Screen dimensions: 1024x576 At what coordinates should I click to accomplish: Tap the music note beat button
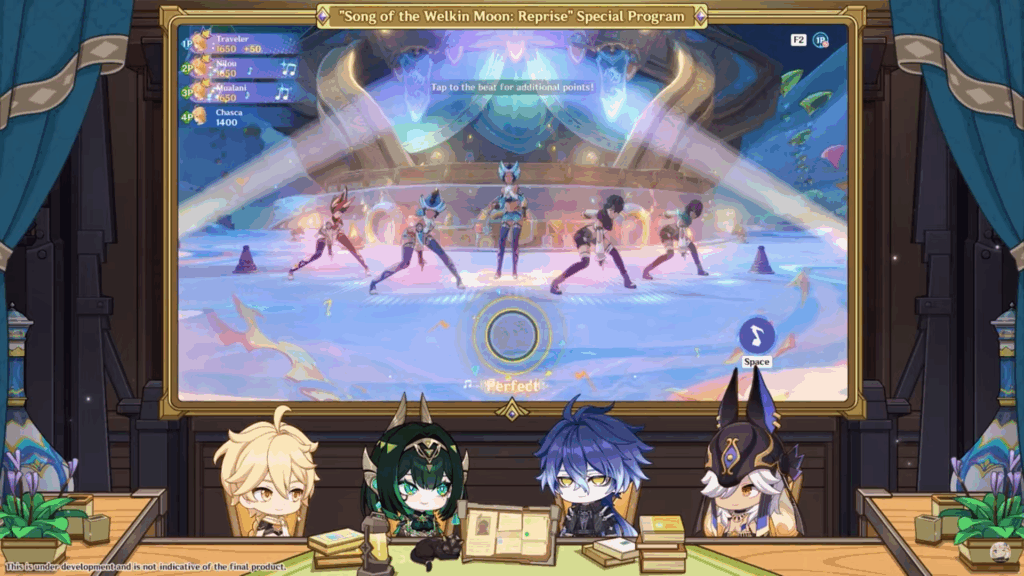click(756, 335)
